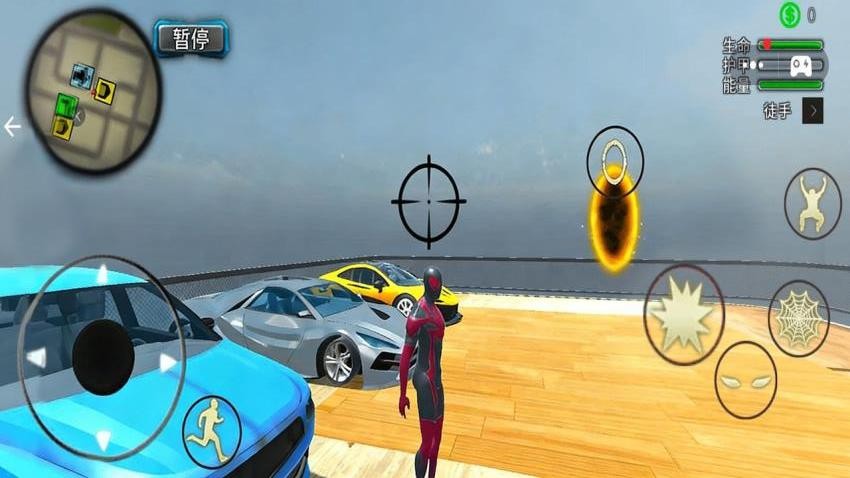The height and width of the screenshot is (478, 850).
Task: Shoot a web with the spiderweb button
Action: [x=798, y=318]
